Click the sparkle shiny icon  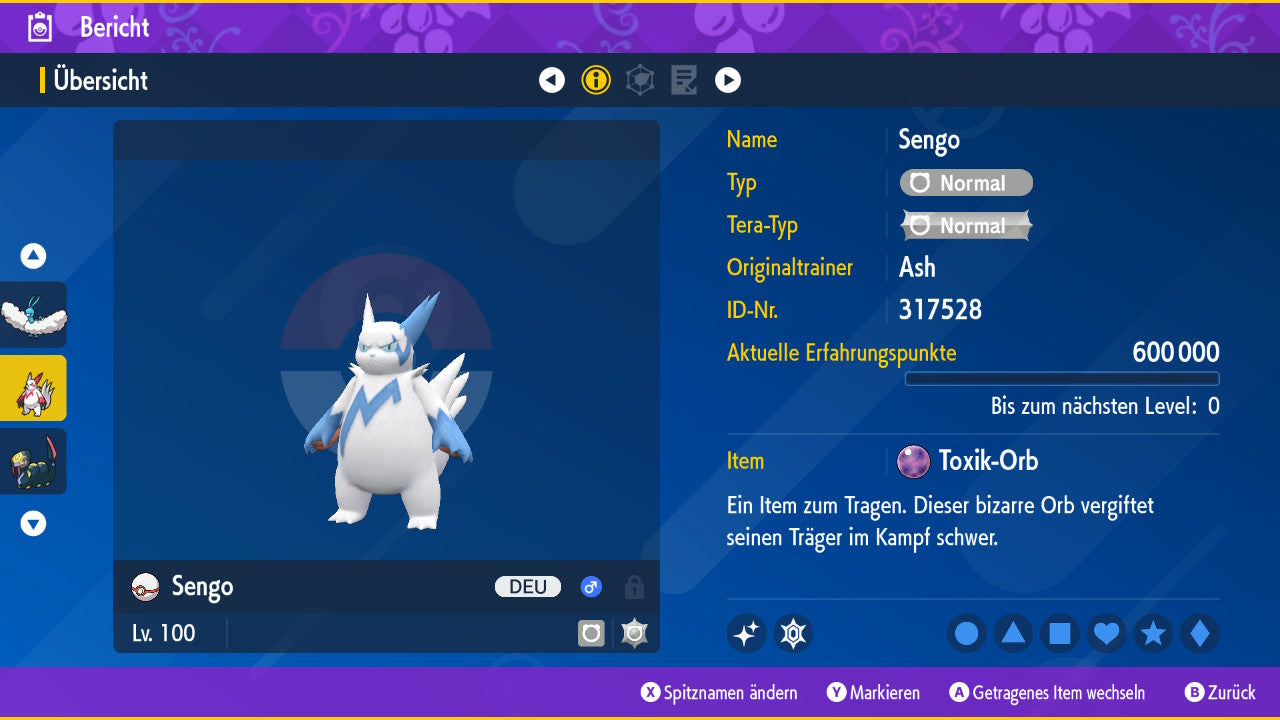click(x=746, y=633)
